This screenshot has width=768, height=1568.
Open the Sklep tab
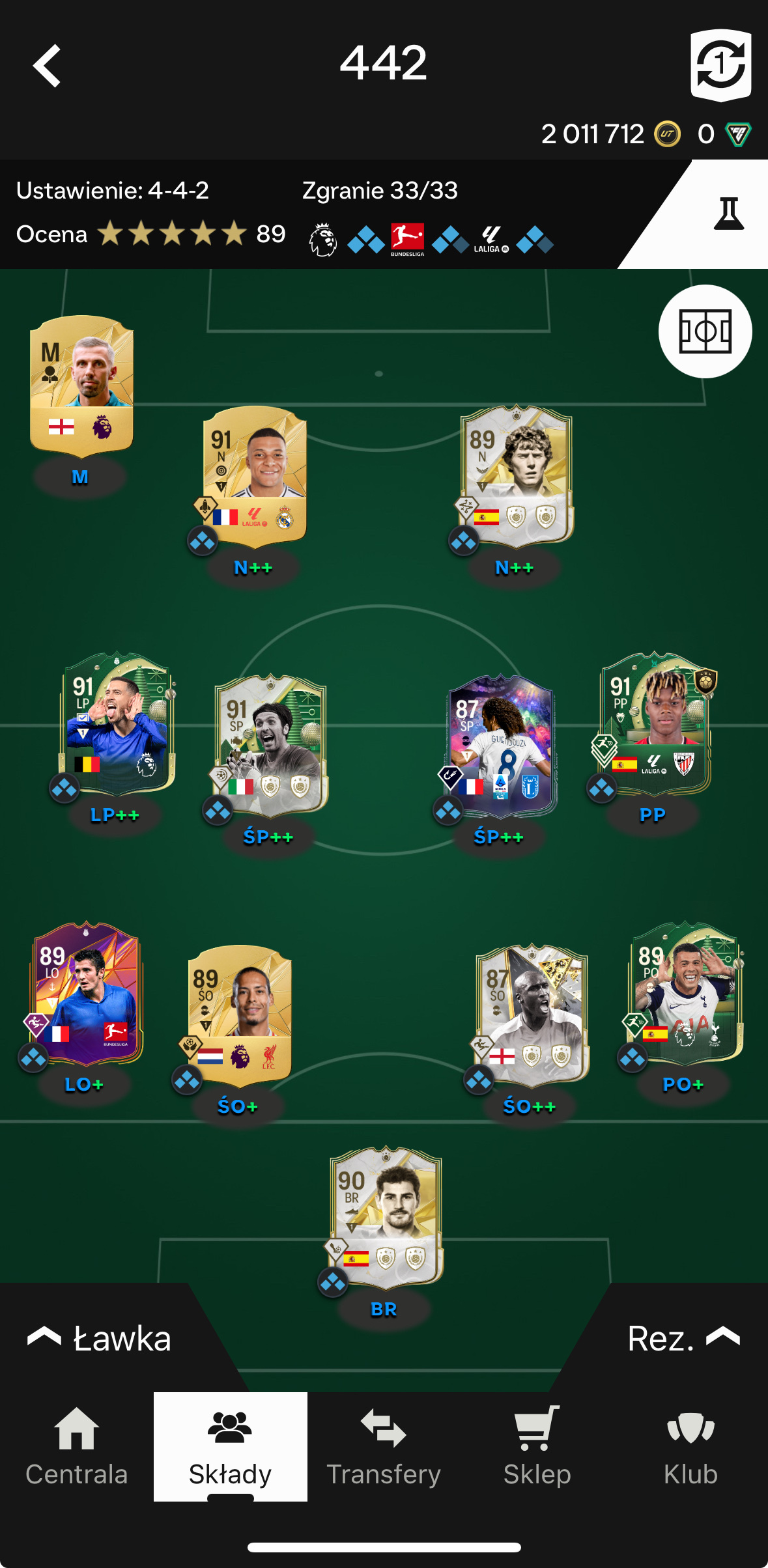[537, 1447]
